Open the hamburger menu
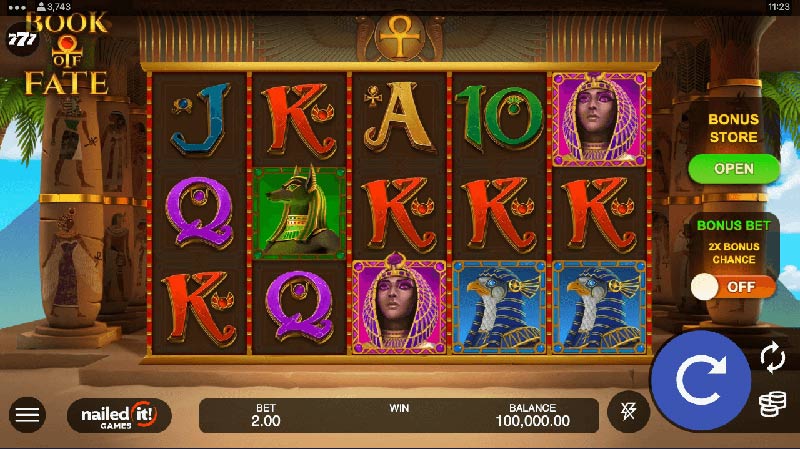The width and height of the screenshot is (800, 449). pyautogui.click(x=28, y=414)
